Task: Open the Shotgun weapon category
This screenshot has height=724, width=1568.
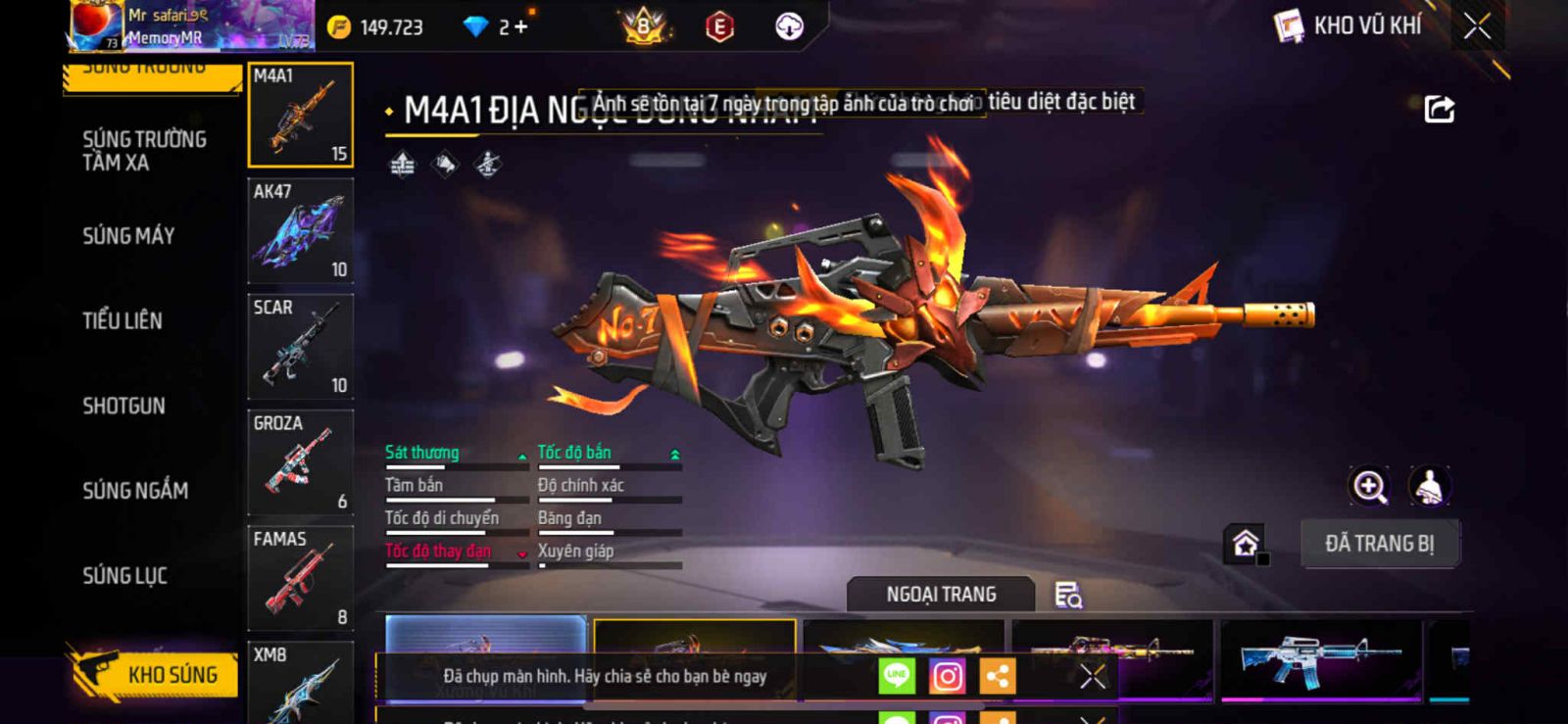Action: point(123,406)
